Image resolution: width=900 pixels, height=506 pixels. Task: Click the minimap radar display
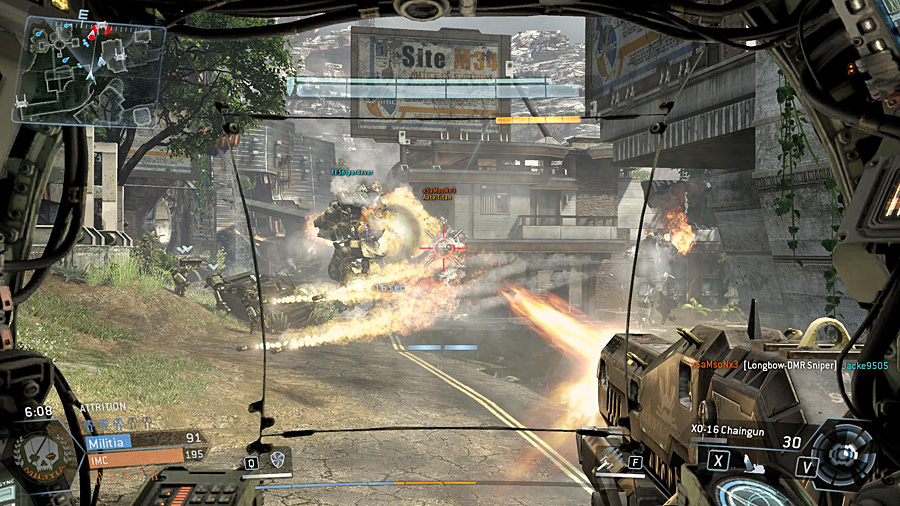tap(88, 70)
